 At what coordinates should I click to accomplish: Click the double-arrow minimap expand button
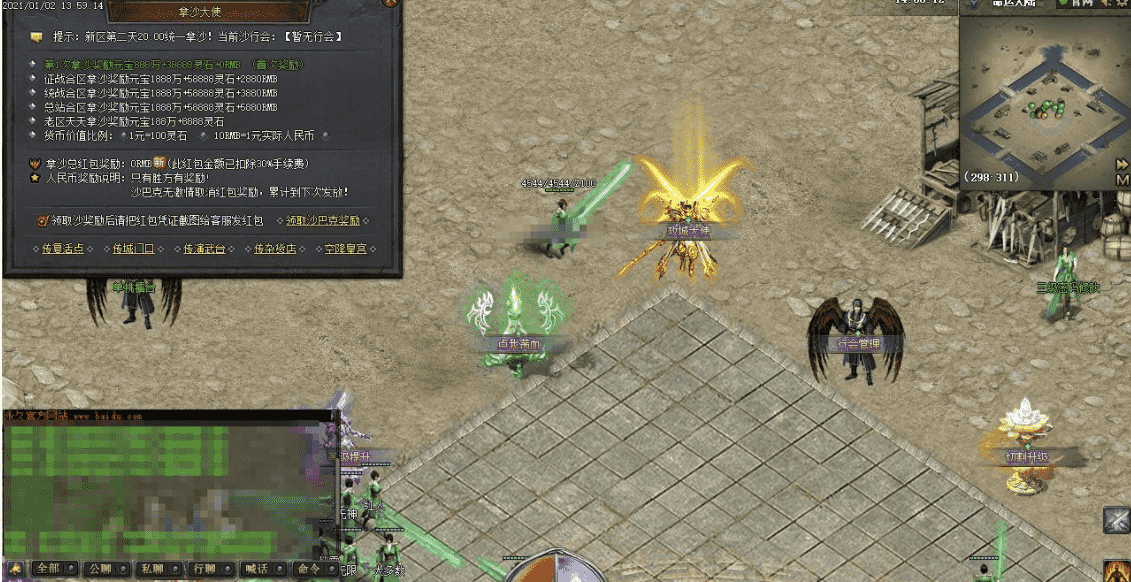pyautogui.click(x=1122, y=163)
